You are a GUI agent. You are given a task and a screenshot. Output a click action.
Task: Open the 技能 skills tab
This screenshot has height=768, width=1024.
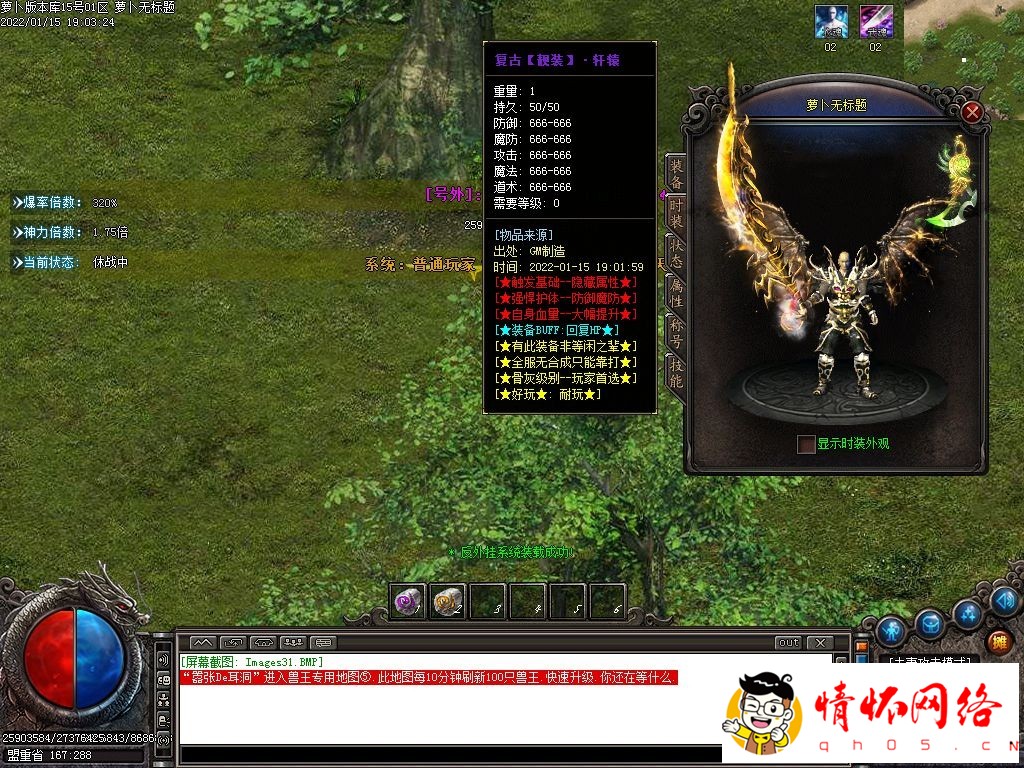[x=676, y=373]
